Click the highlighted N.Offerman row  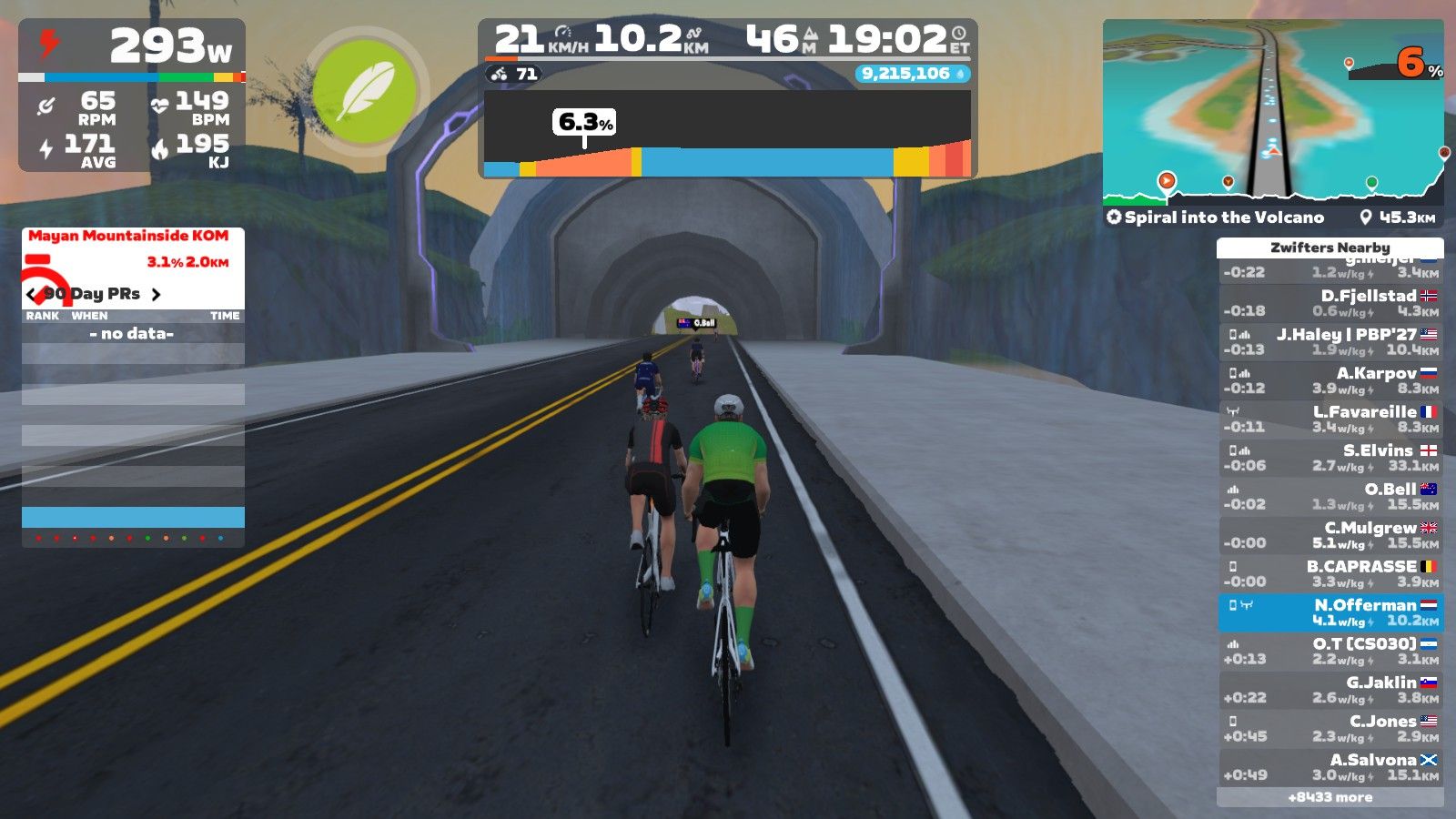click(x=1330, y=612)
